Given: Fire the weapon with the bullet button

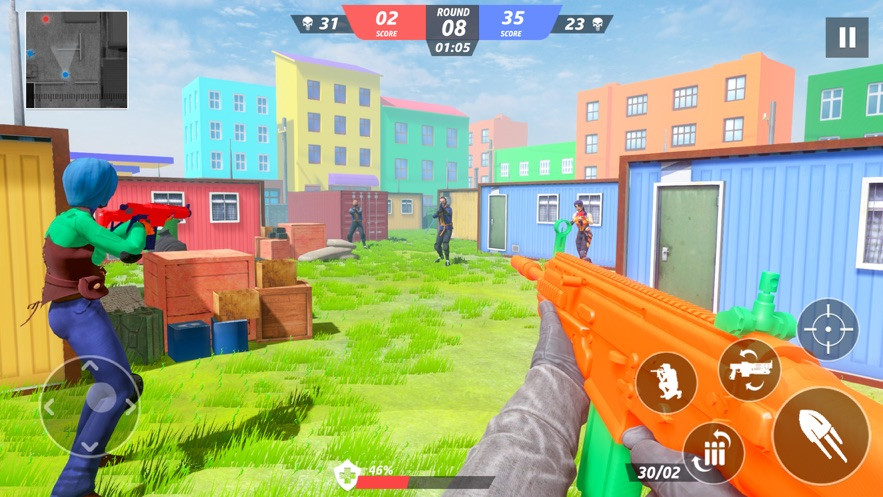Looking at the screenshot, I should [821, 436].
